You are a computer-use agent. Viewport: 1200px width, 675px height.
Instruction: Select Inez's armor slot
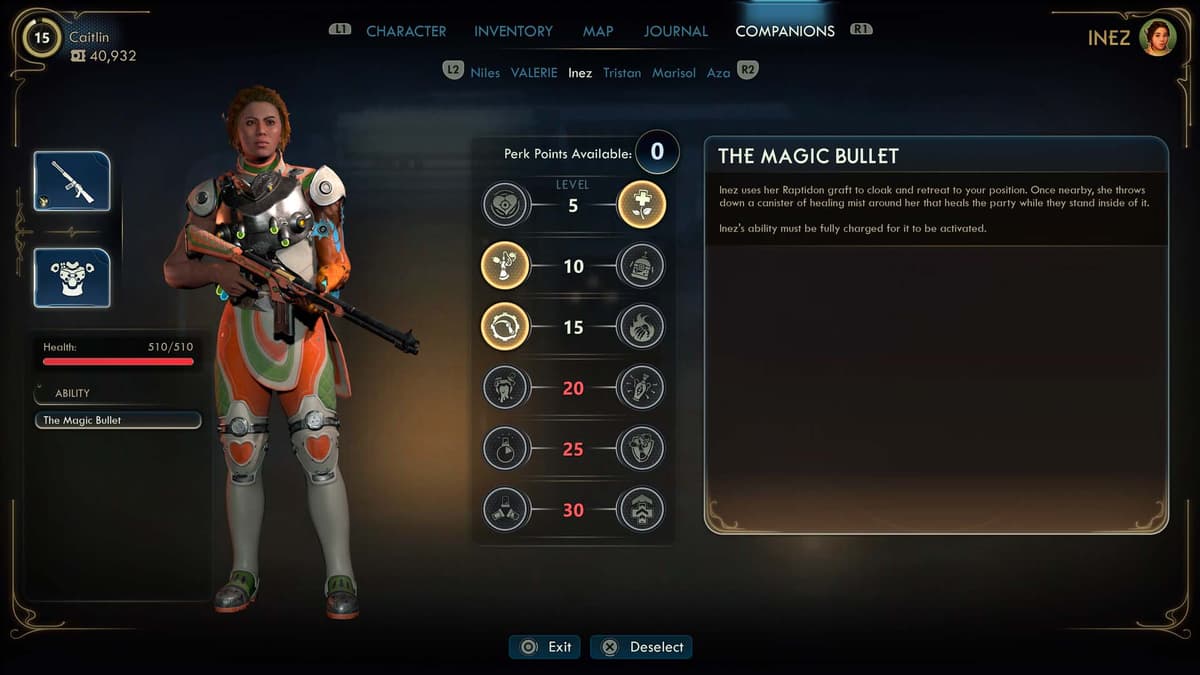click(72, 278)
